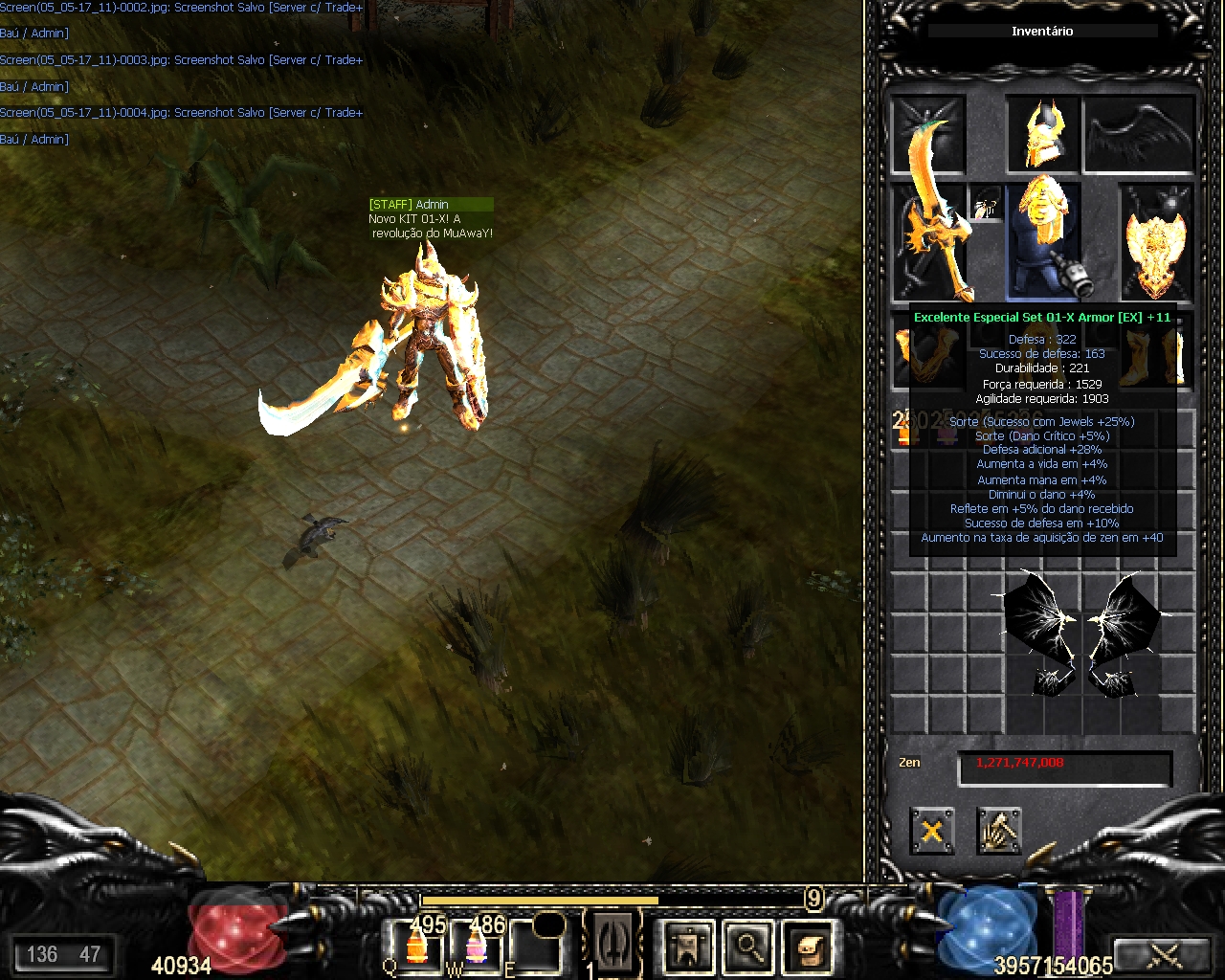Select the equipped golden sword slot

click(x=928, y=239)
